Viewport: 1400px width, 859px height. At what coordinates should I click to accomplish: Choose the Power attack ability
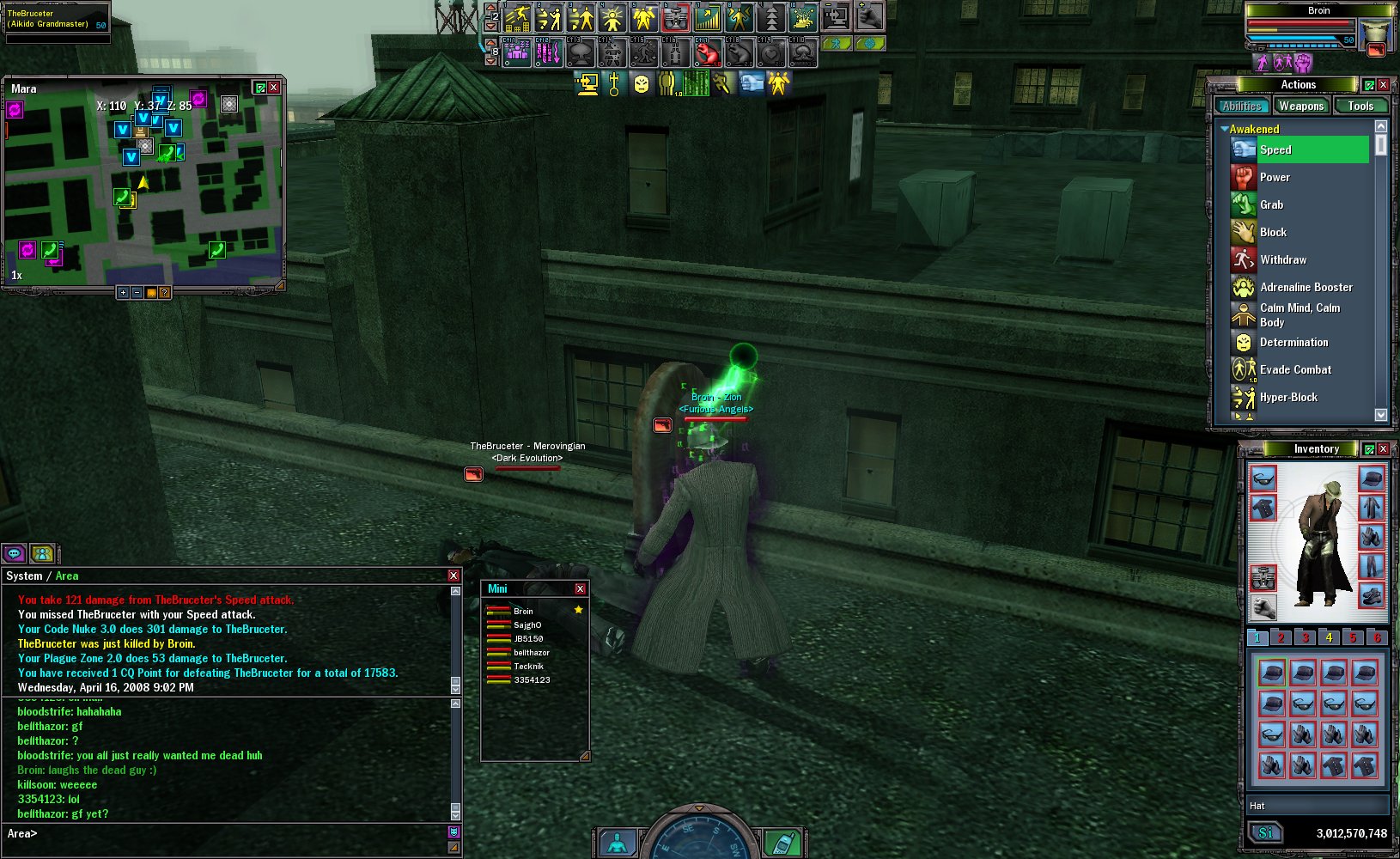pyautogui.click(x=1275, y=177)
